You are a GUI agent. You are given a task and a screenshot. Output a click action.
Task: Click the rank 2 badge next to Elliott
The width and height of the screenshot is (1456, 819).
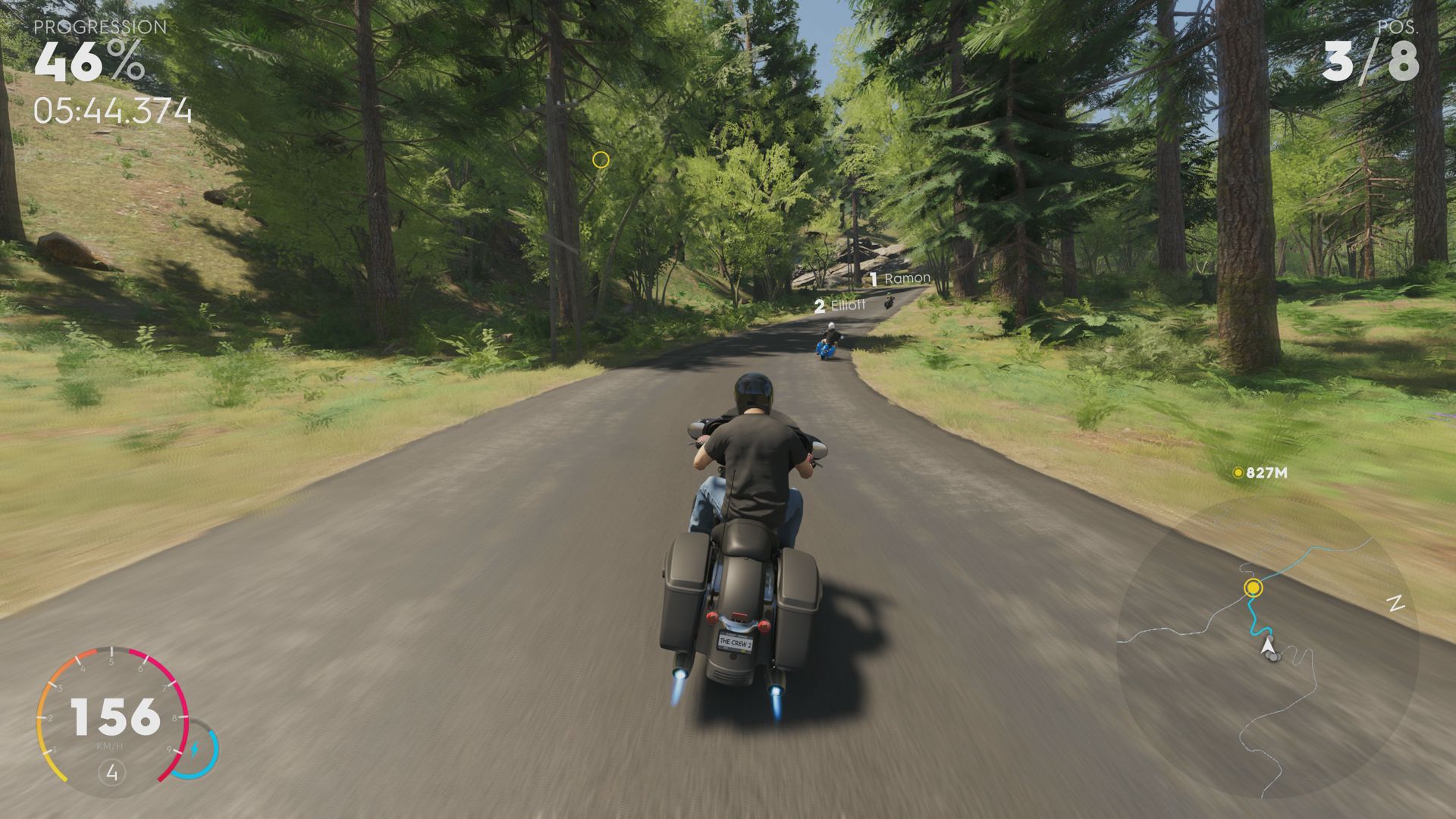click(819, 307)
